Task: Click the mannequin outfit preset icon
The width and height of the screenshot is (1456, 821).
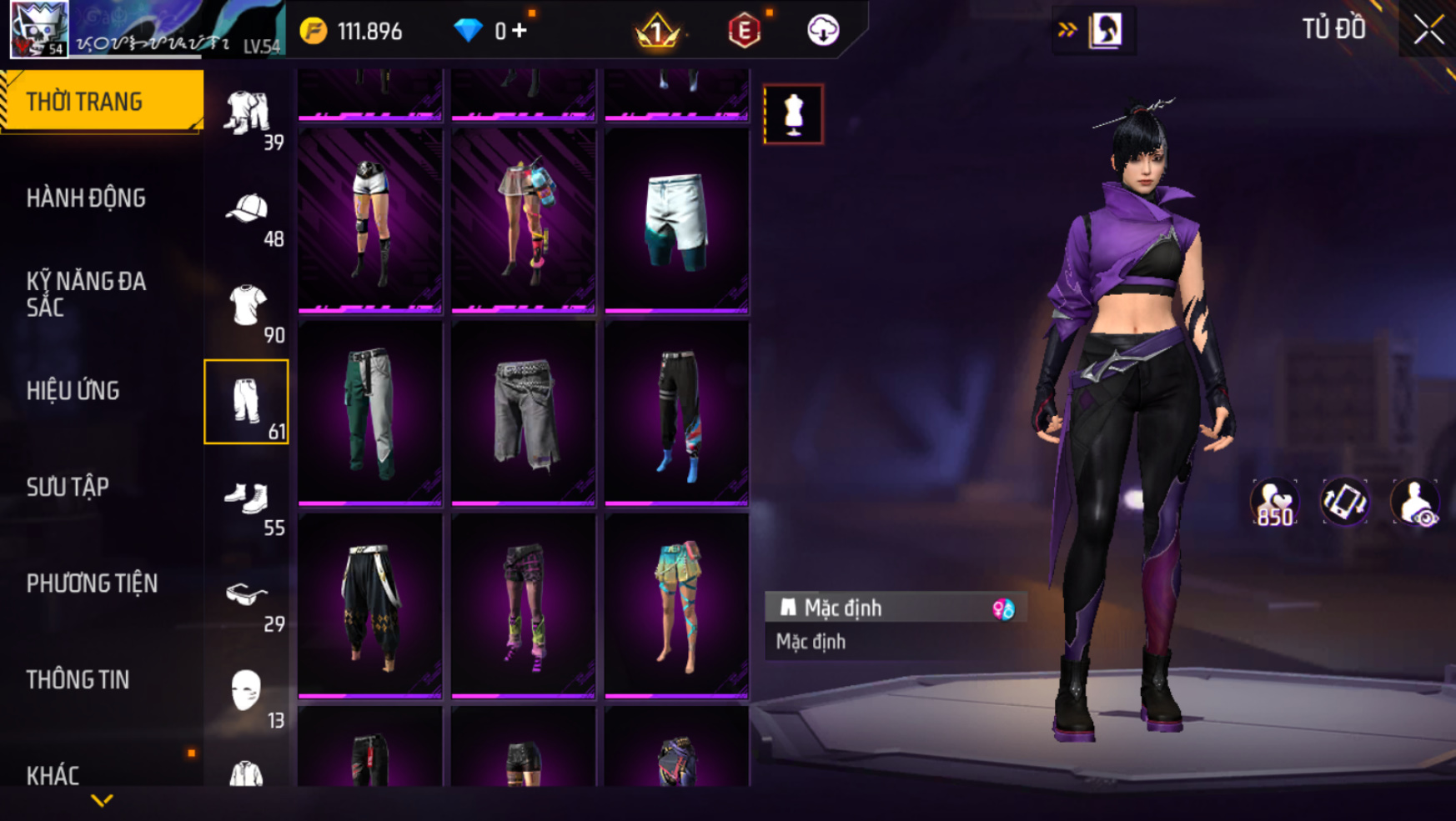Action: 793,114
